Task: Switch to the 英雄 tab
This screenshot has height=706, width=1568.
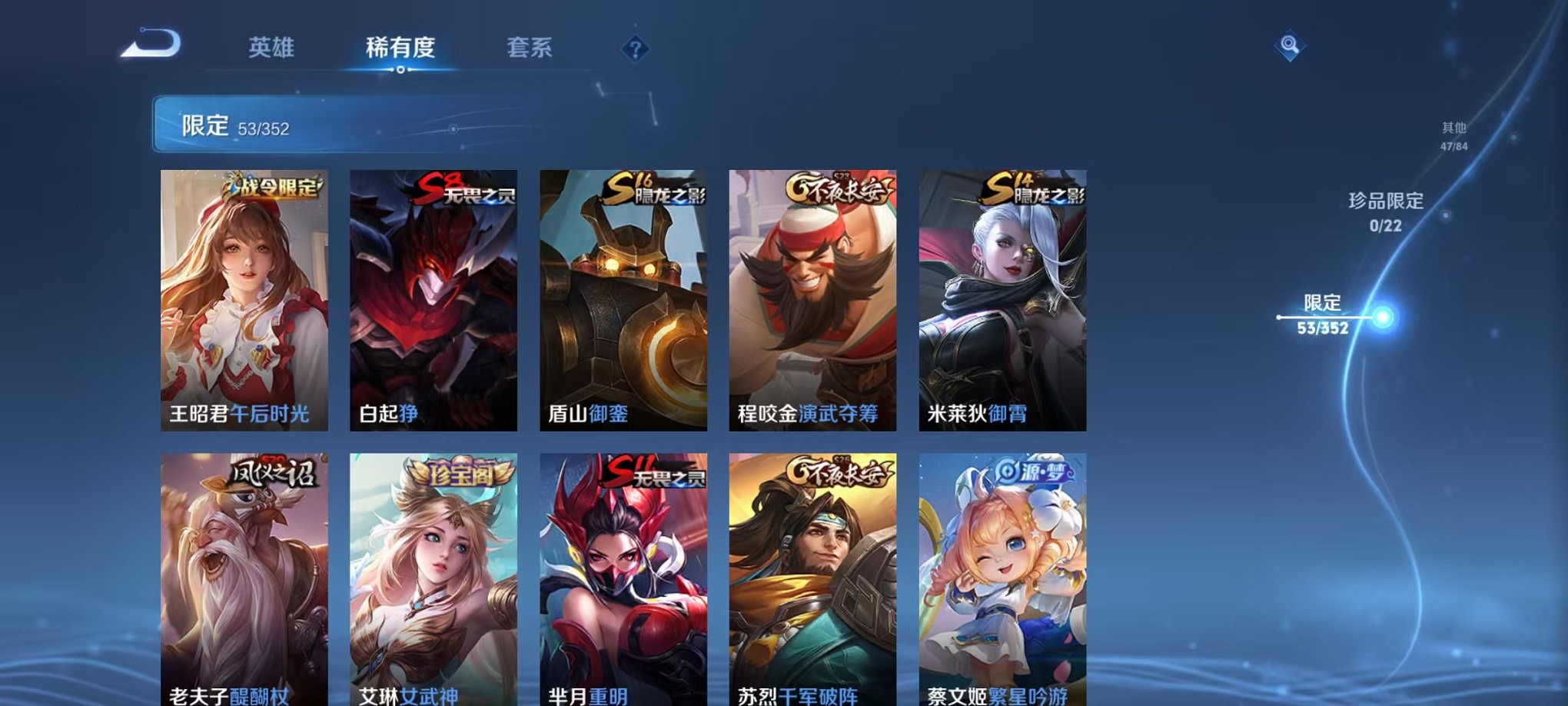Action: pos(274,48)
